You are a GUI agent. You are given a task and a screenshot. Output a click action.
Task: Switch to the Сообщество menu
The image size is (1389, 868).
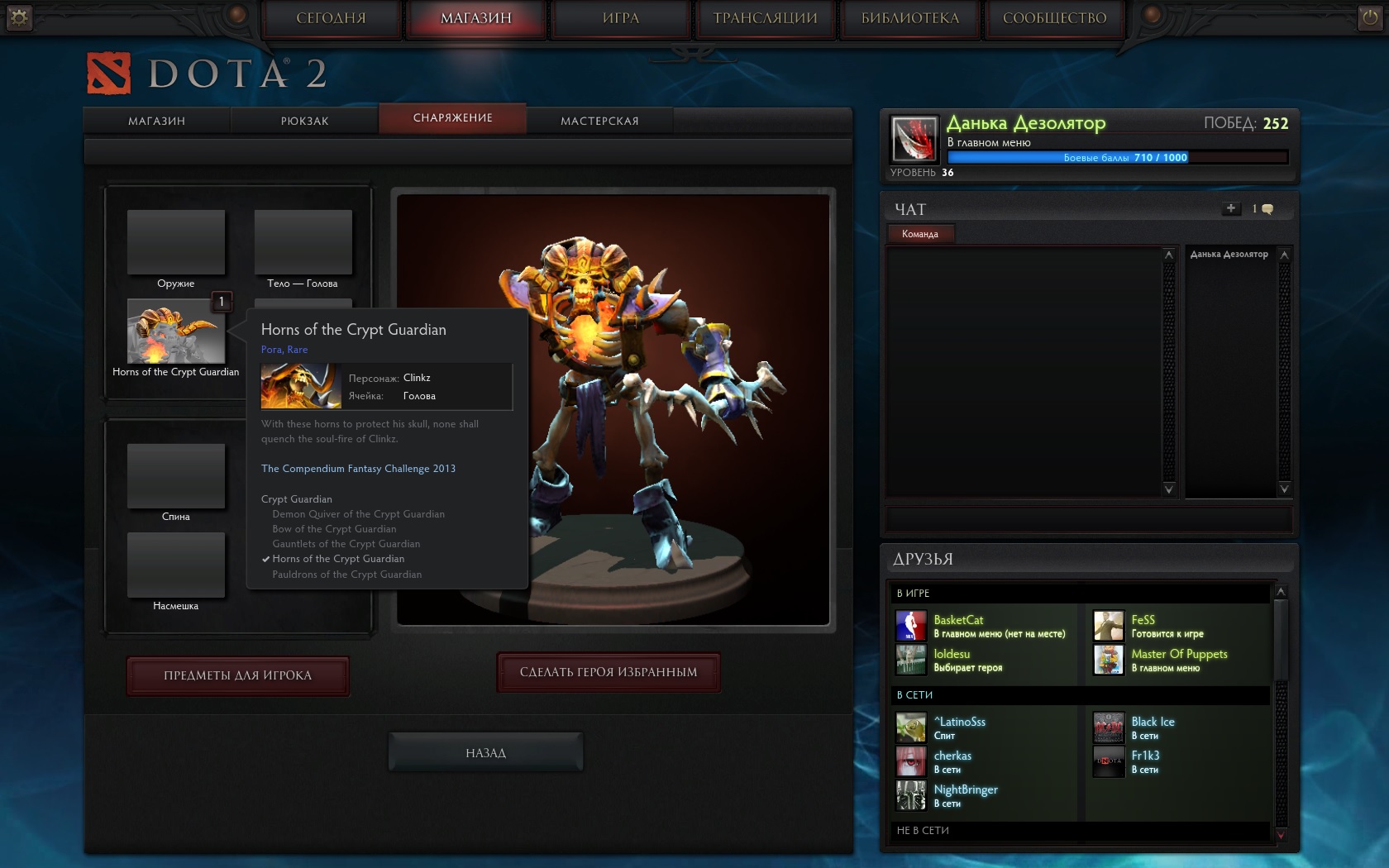coord(1054,18)
